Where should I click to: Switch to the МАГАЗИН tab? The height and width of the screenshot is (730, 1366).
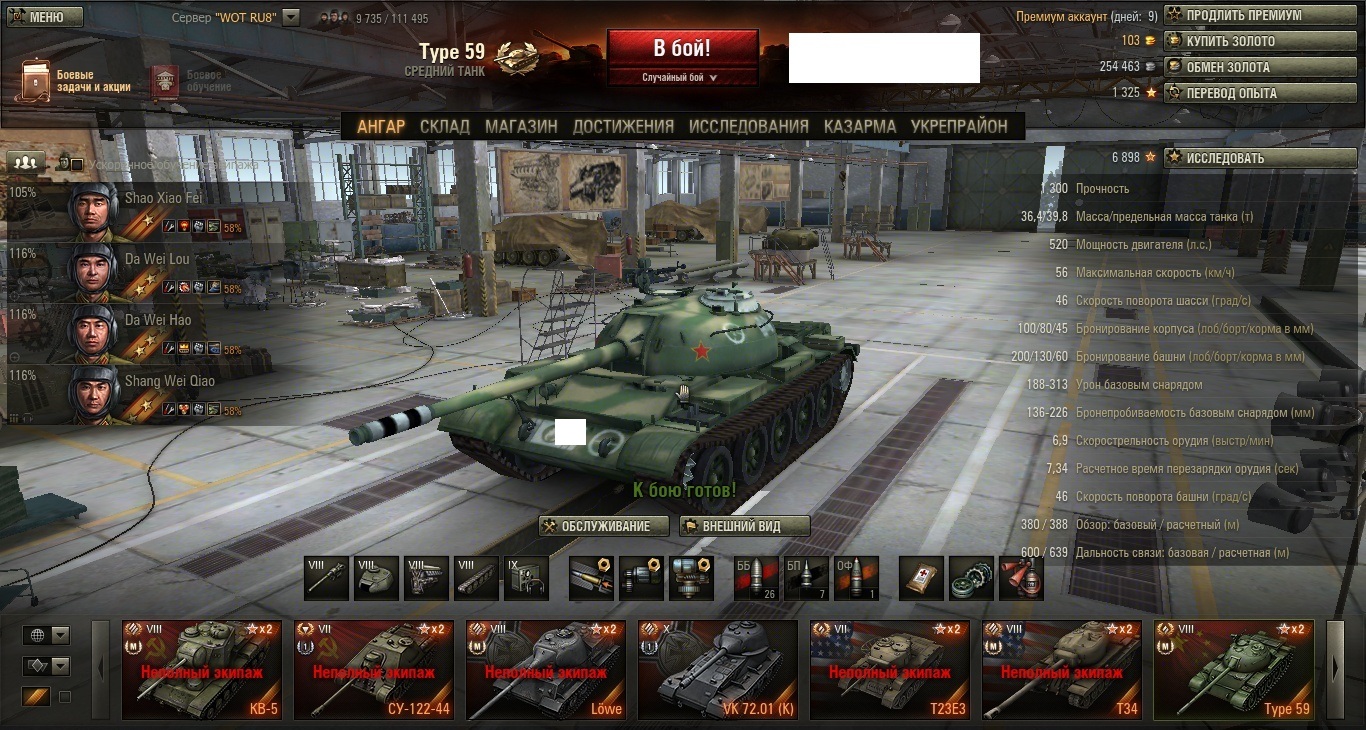pyautogui.click(x=521, y=126)
